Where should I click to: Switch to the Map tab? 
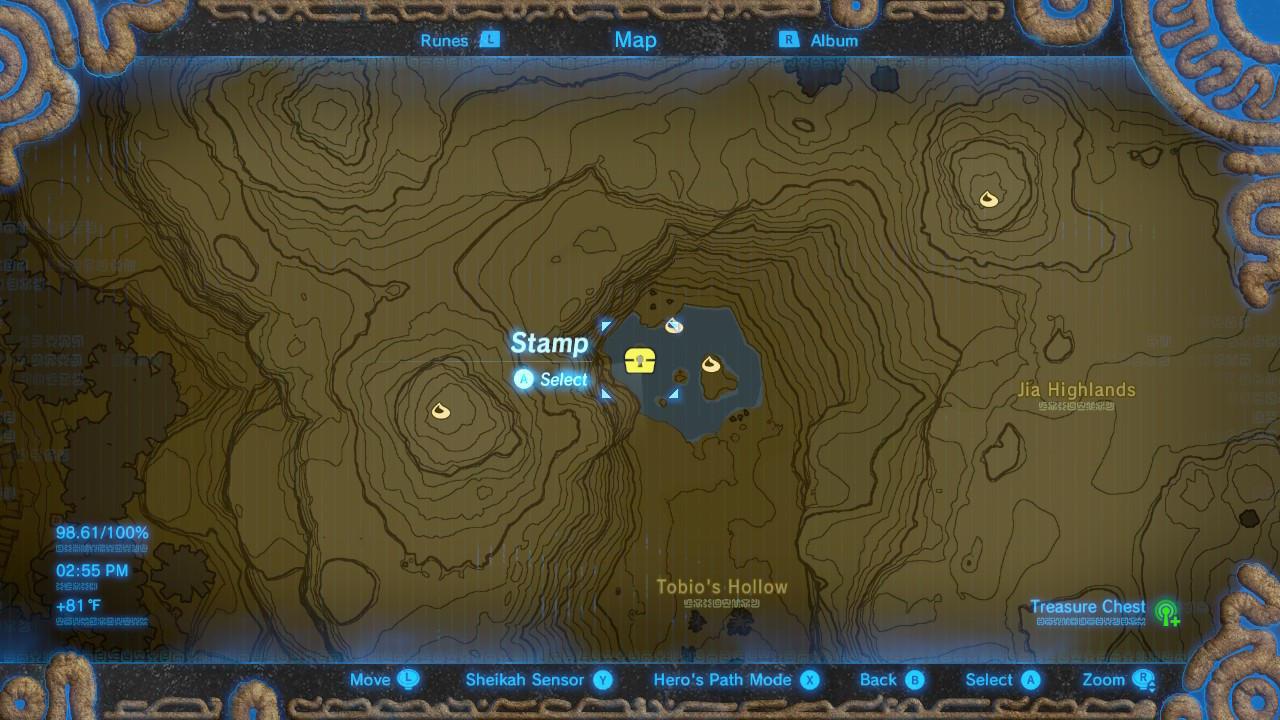click(x=634, y=40)
